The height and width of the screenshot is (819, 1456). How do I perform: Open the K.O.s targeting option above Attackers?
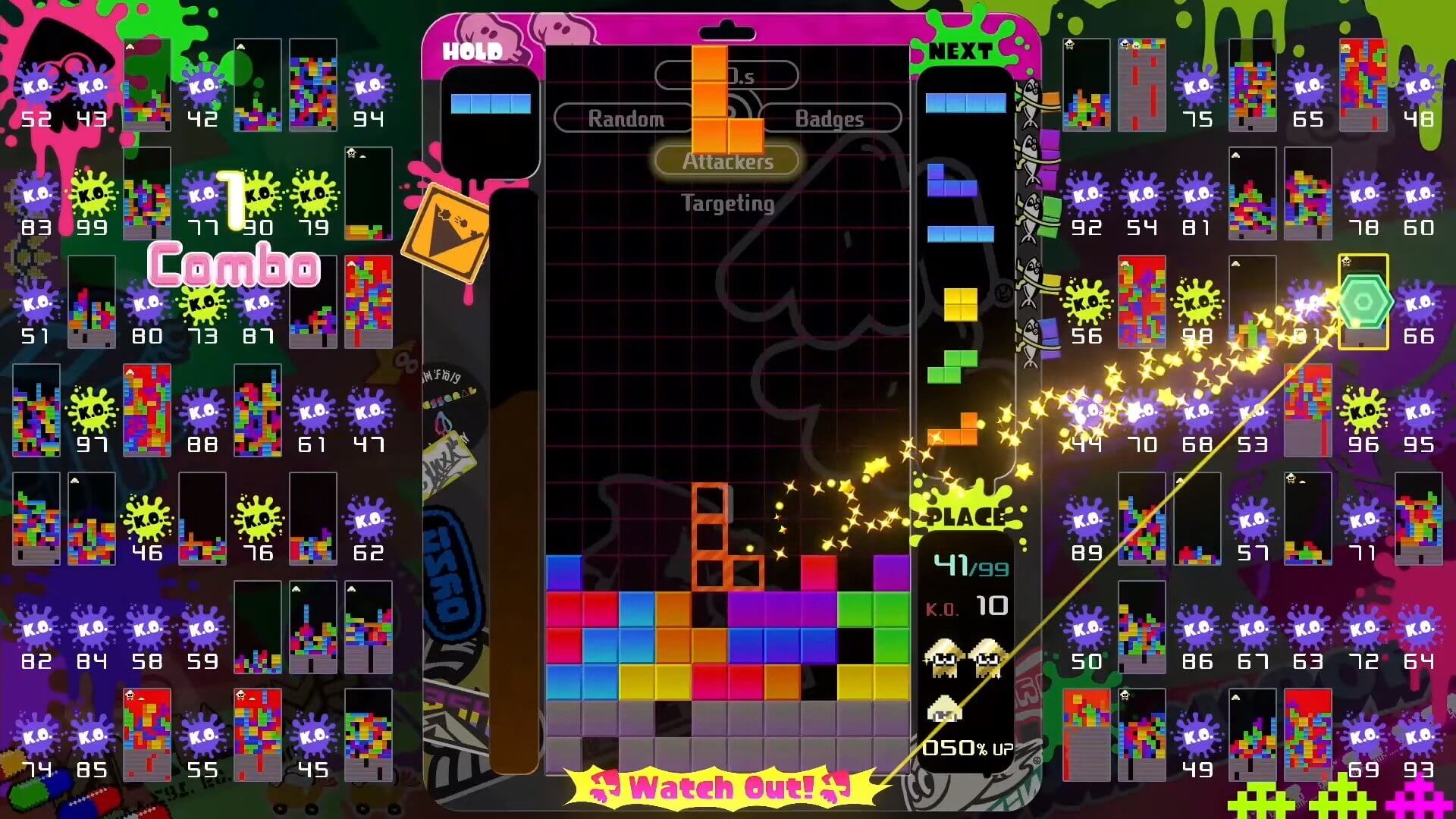726,74
